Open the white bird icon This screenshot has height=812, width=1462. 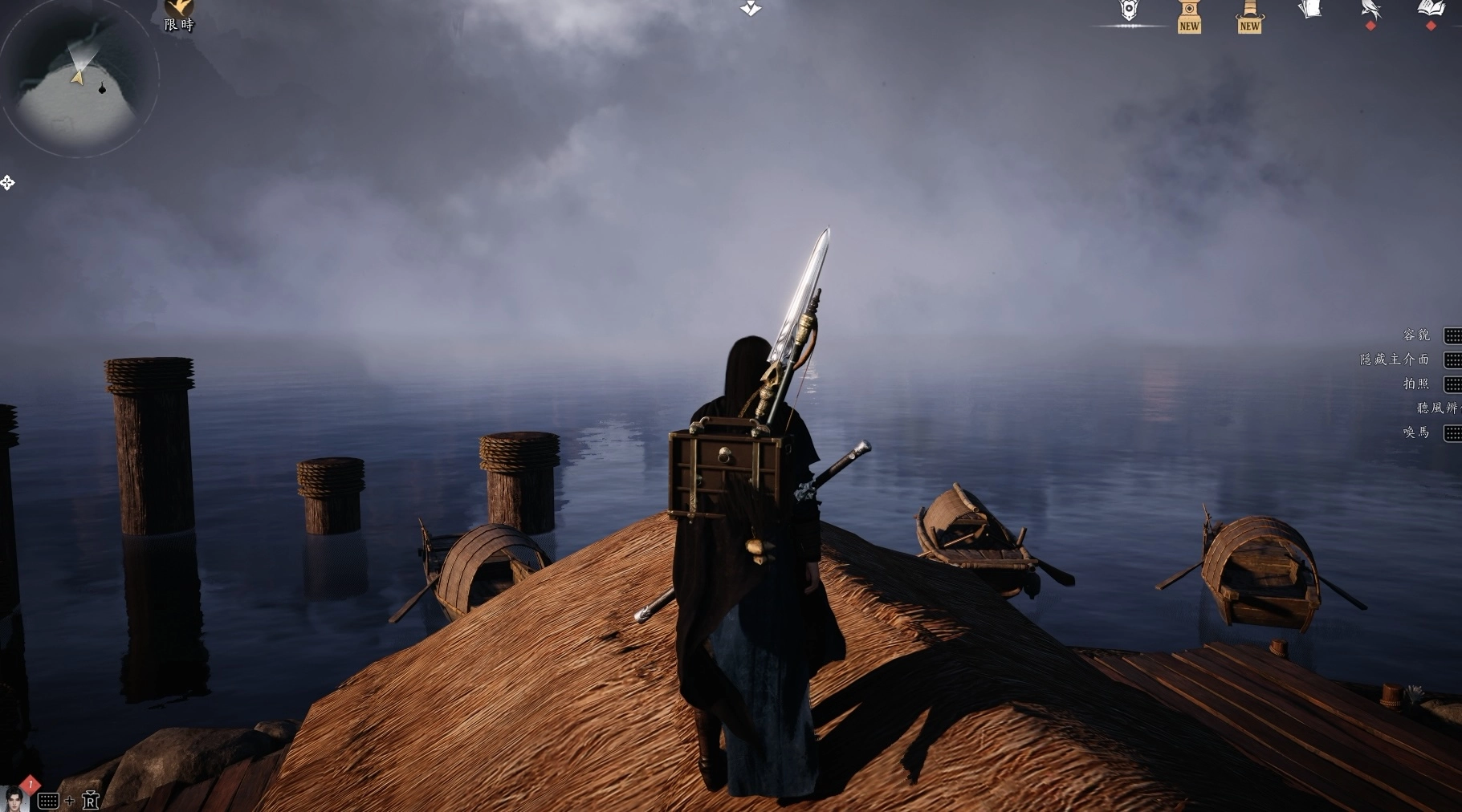1370,11
